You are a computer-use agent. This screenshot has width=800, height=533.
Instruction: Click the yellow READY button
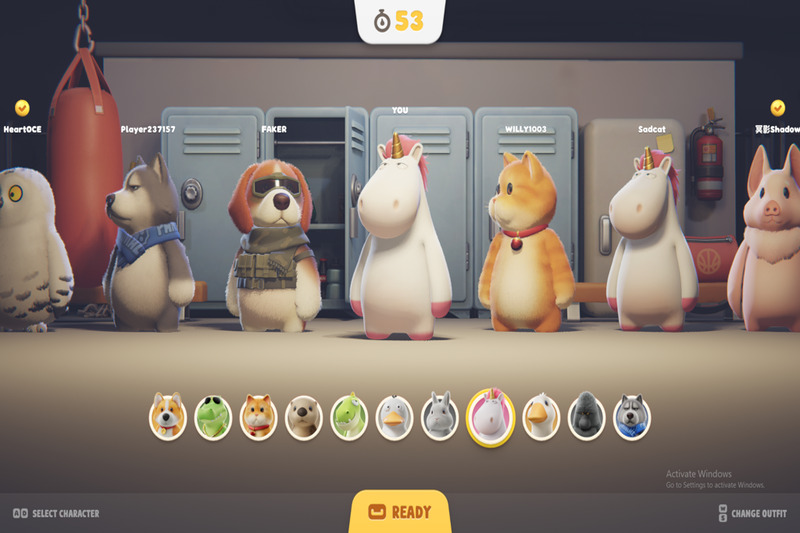coord(400,512)
